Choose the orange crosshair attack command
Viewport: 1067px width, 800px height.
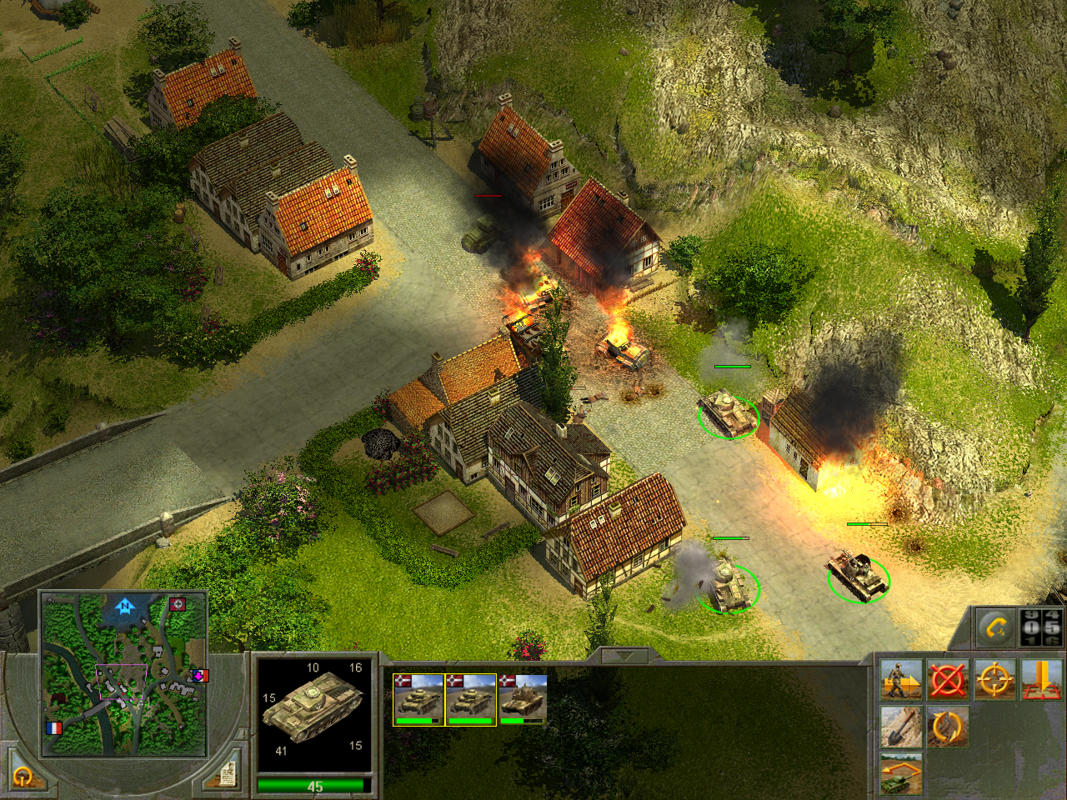(x=995, y=680)
